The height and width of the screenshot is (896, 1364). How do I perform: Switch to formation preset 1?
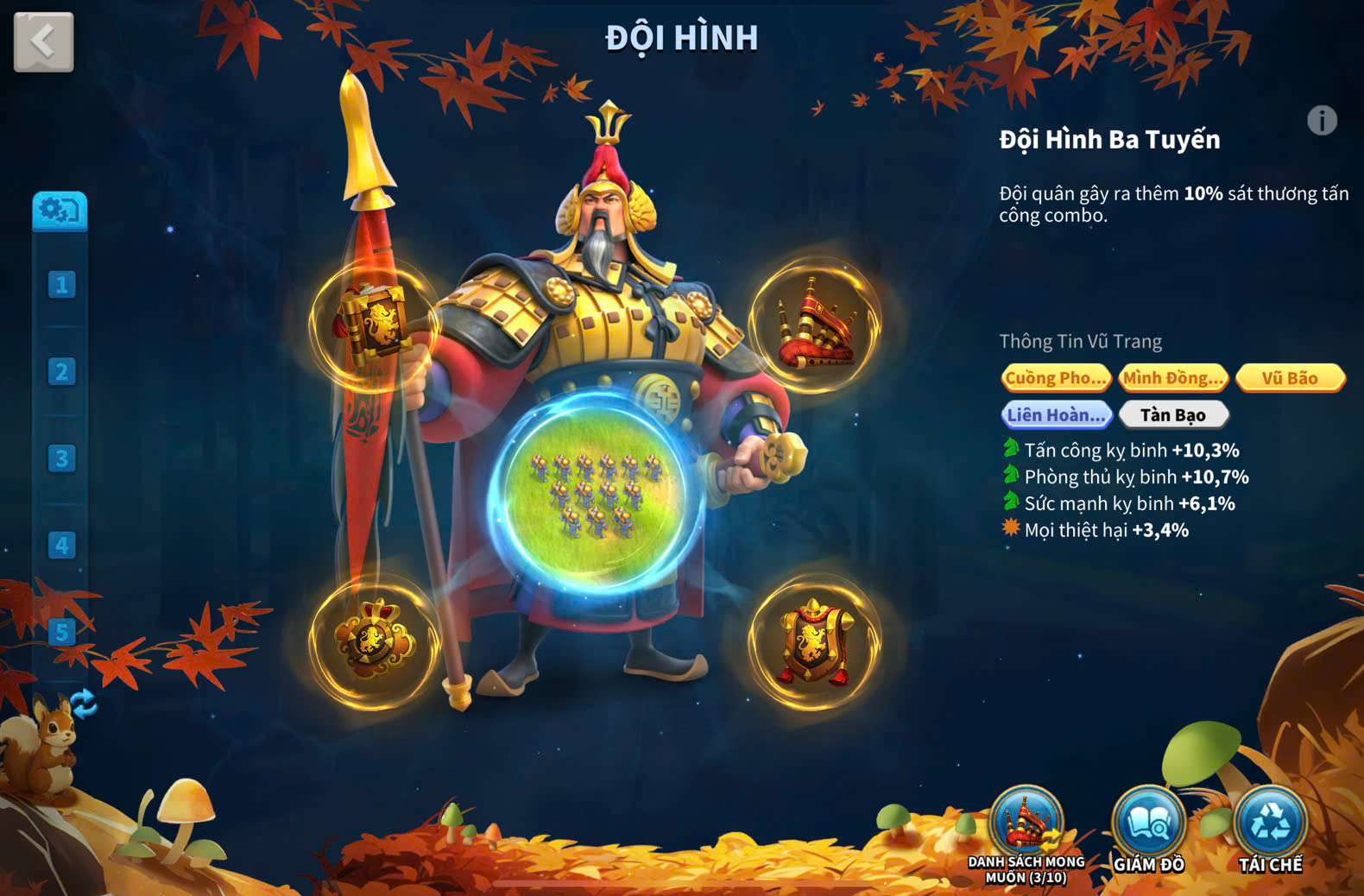[x=61, y=285]
